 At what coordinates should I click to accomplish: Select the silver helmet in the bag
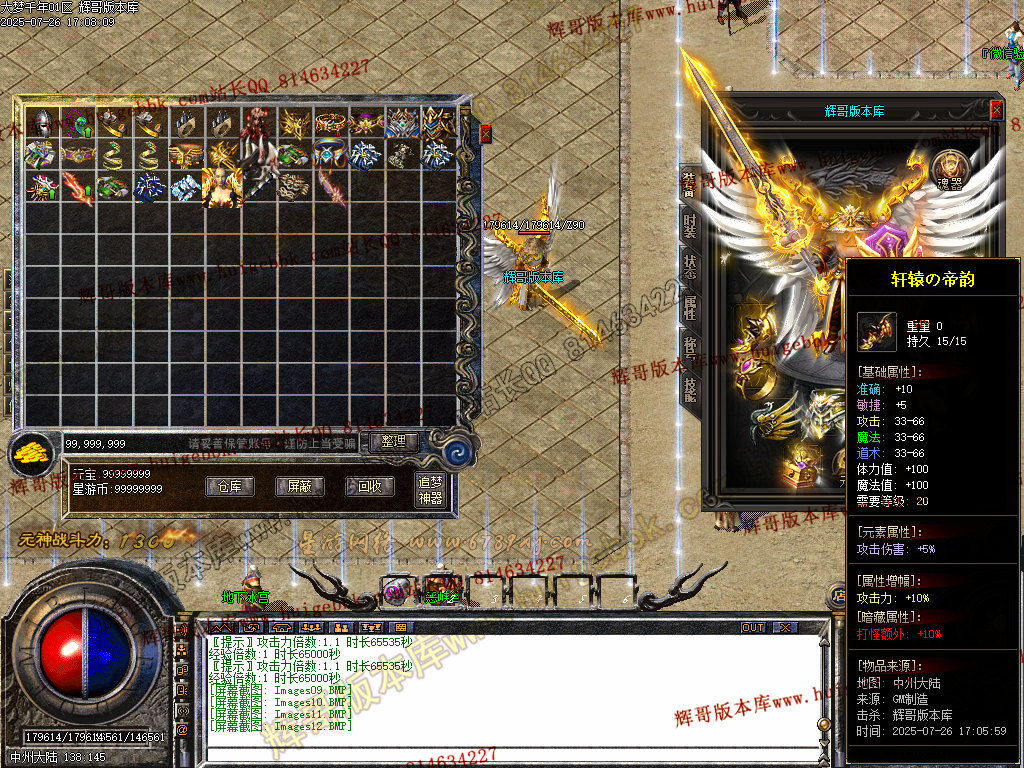[41, 123]
